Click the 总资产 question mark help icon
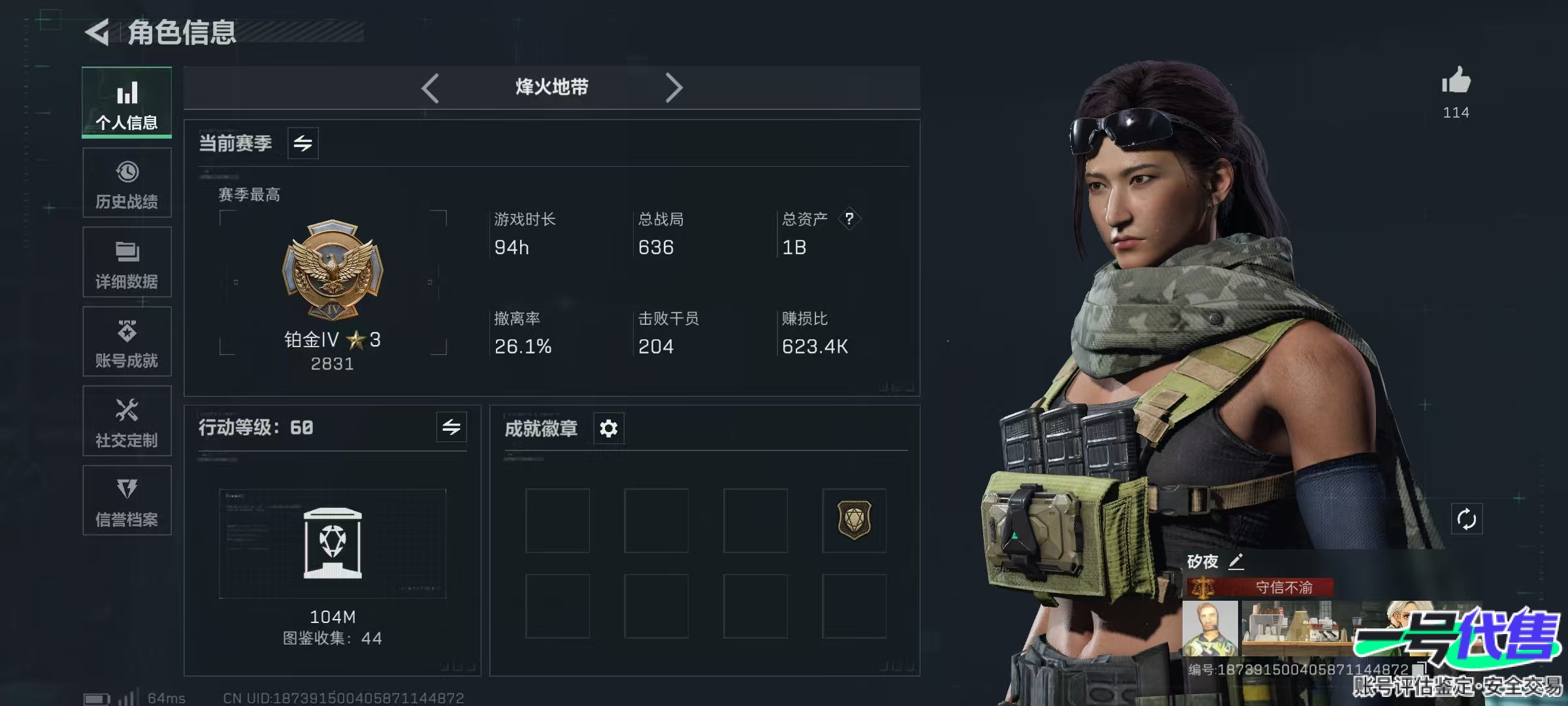The width and height of the screenshot is (1568, 706). tap(849, 218)
